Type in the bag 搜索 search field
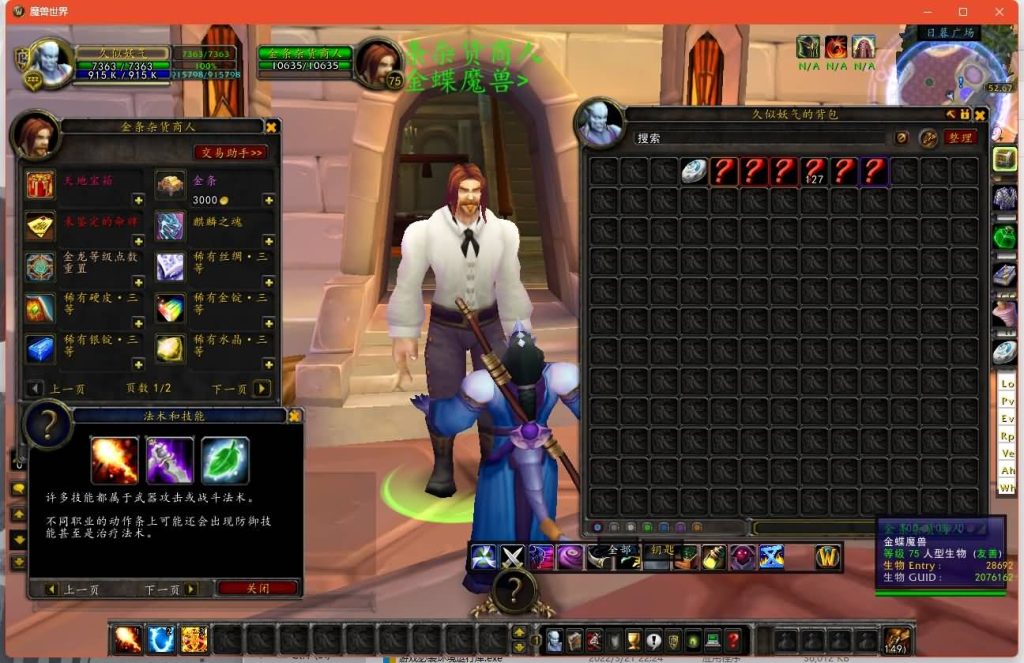Screen dimensions: 1024x663 (x=760, y=138)
